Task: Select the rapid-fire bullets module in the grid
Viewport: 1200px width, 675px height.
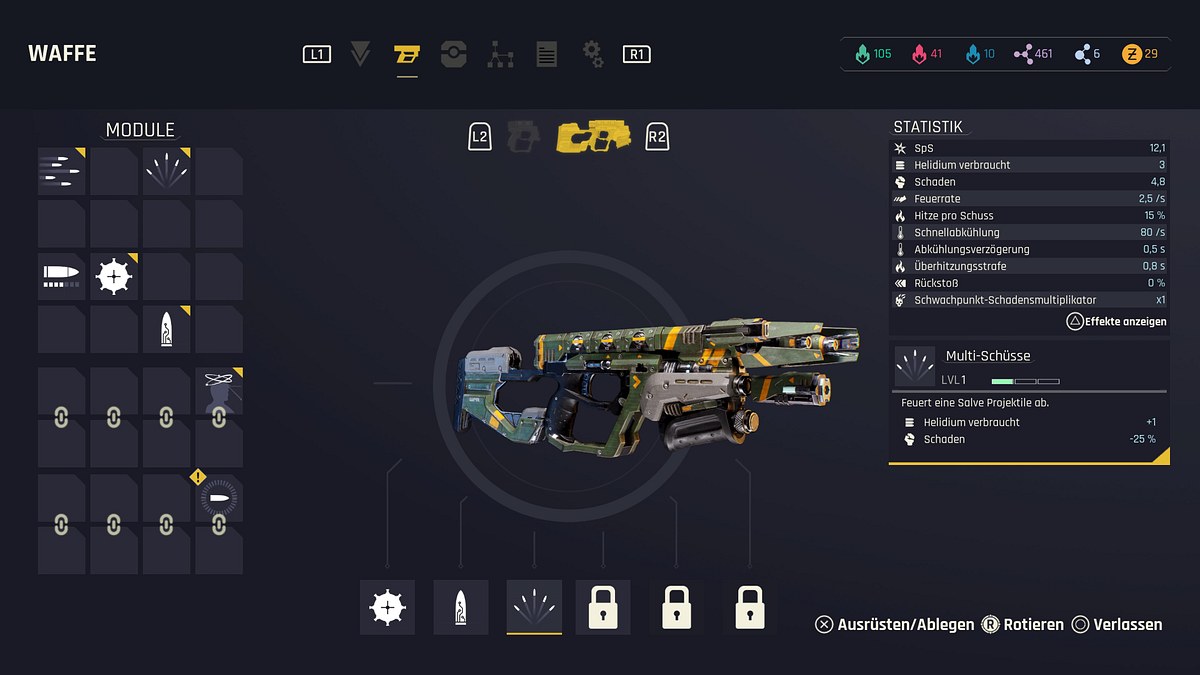Action: coord(61,171)
